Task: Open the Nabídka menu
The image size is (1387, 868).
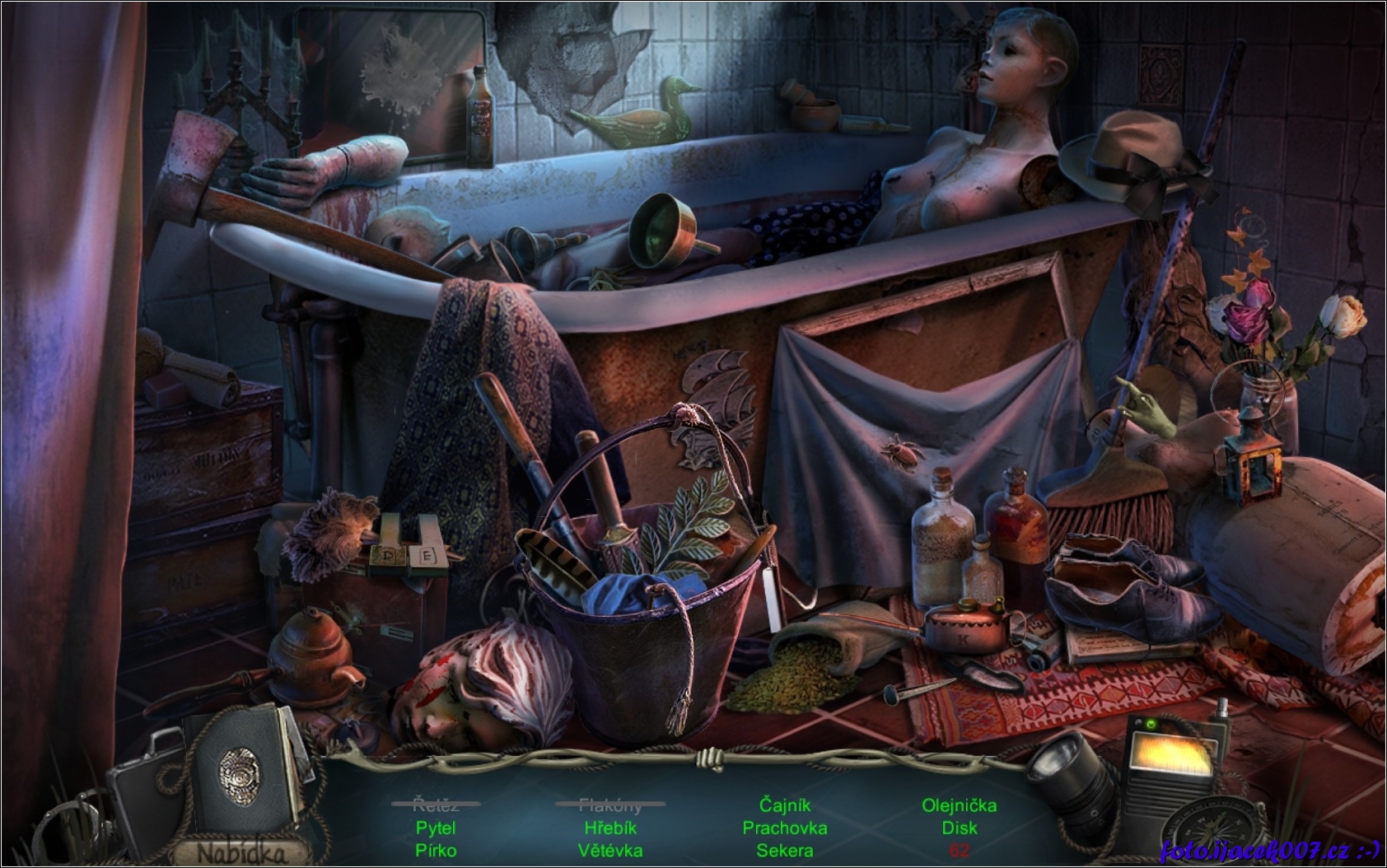Action: [243, 852]
